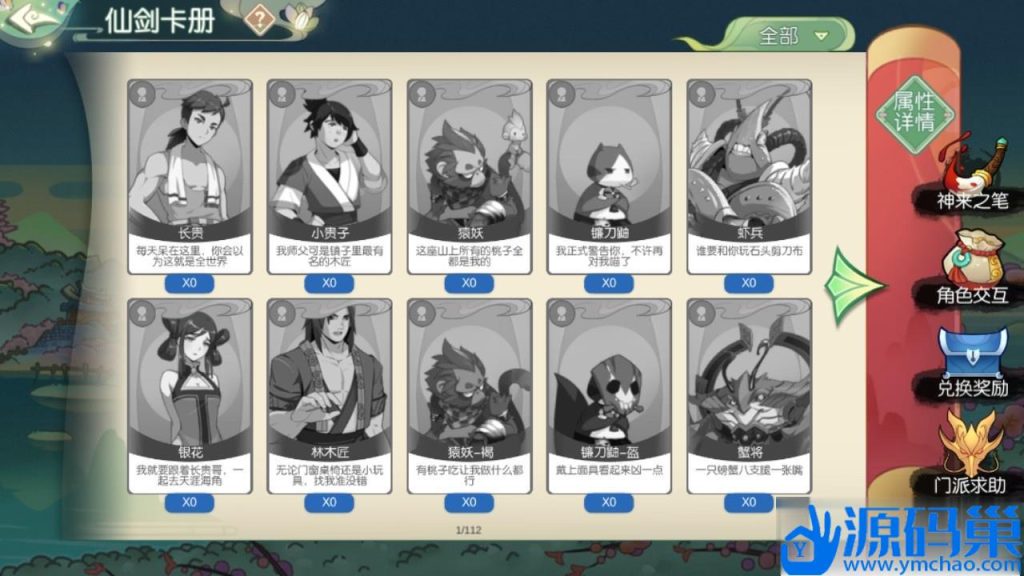1024x576 pixels.
Task: Select the 镰刀鼬-盔 card
Action: pyautogui.click(x=609, y=394)
